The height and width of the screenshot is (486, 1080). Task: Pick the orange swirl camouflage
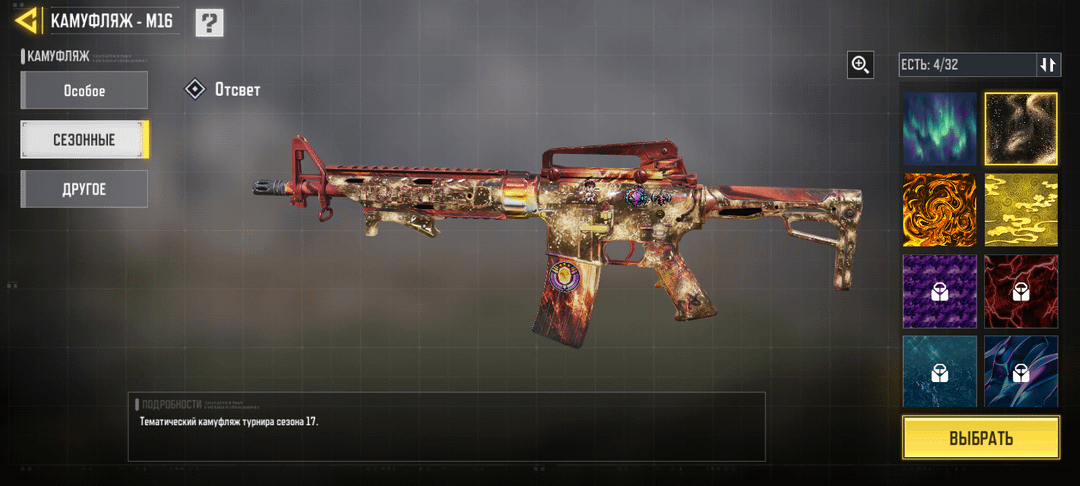point(940,209)
